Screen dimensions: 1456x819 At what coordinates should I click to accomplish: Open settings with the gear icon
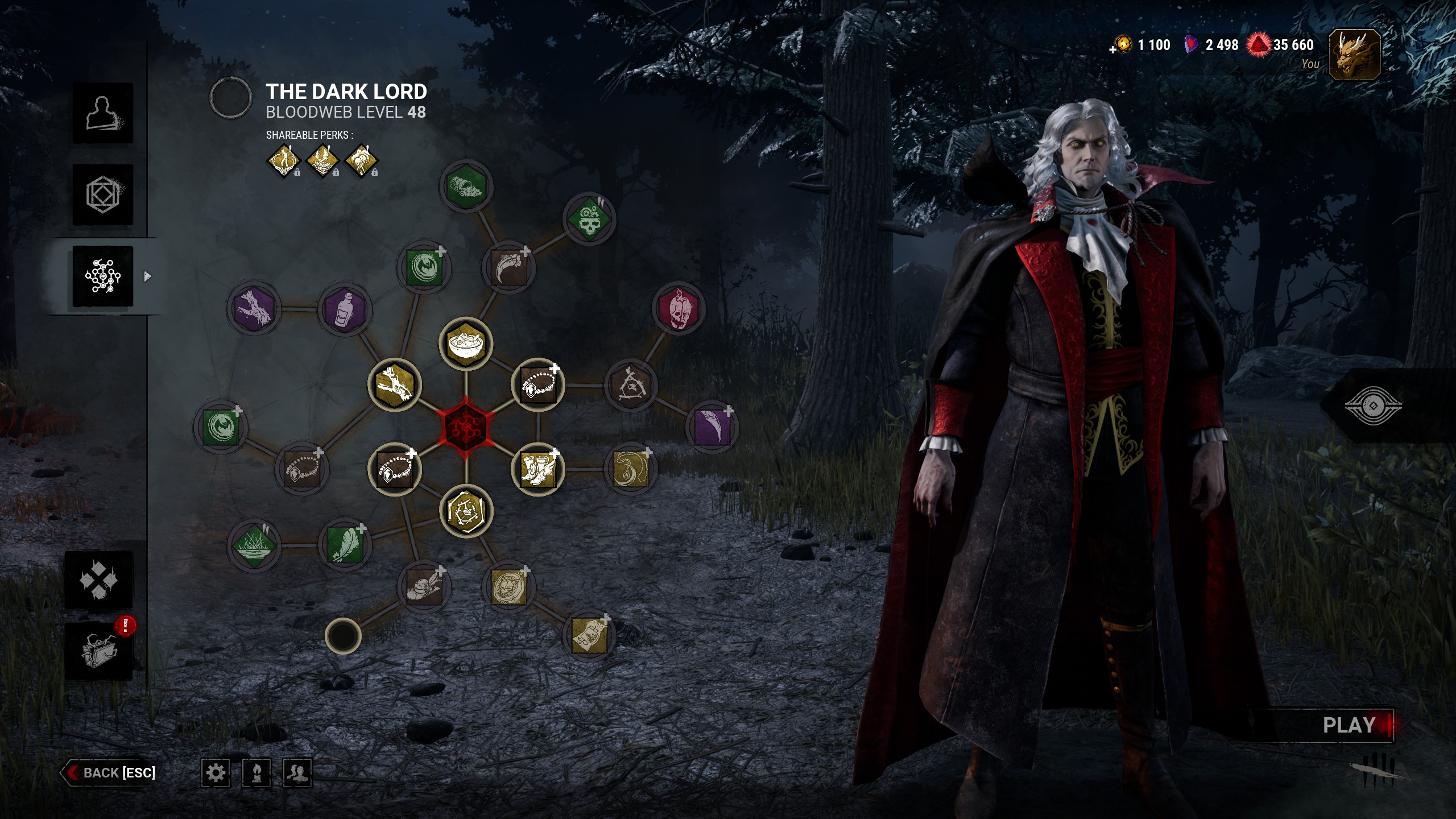216,772
